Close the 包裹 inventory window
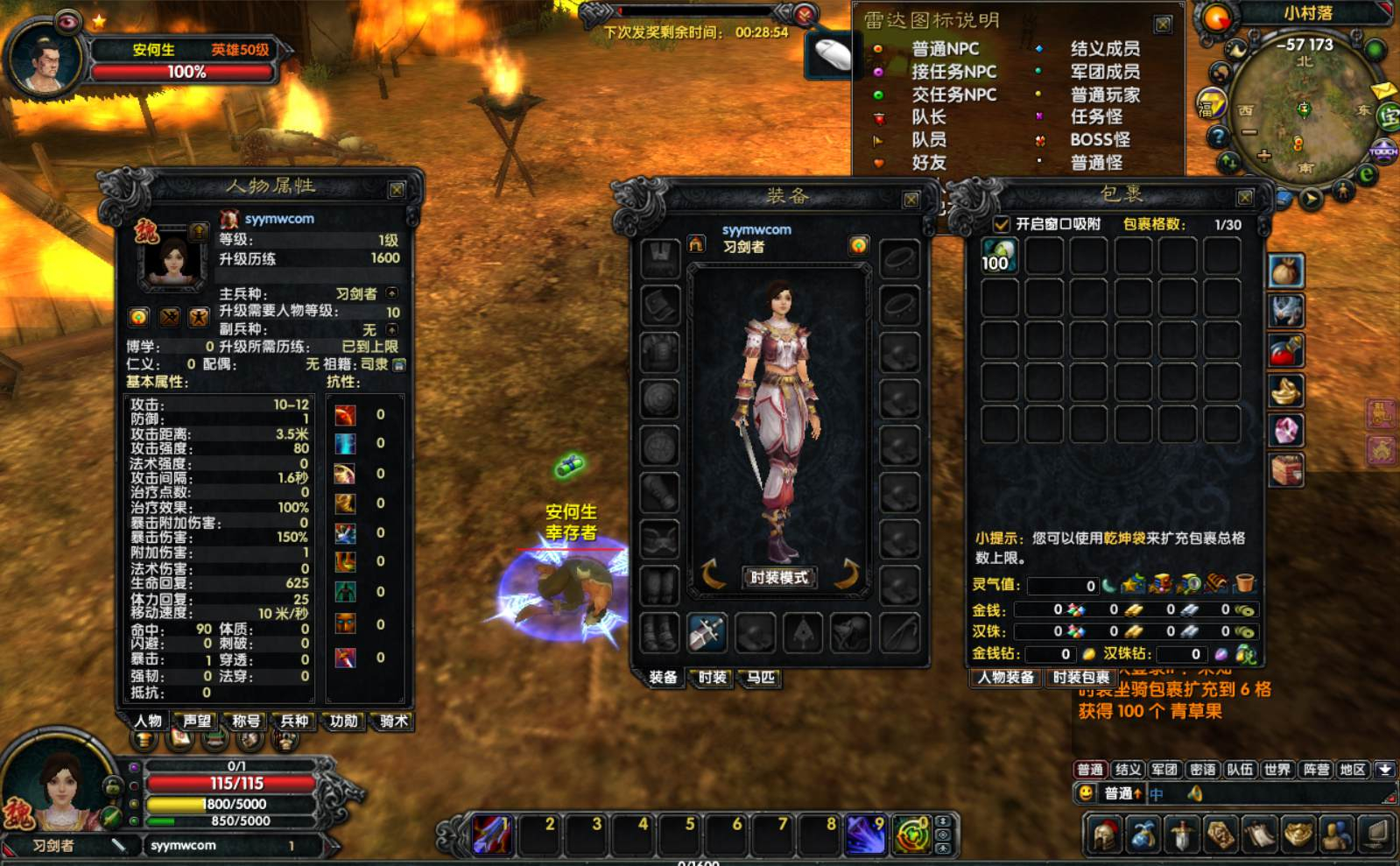 click(1244, 197)
